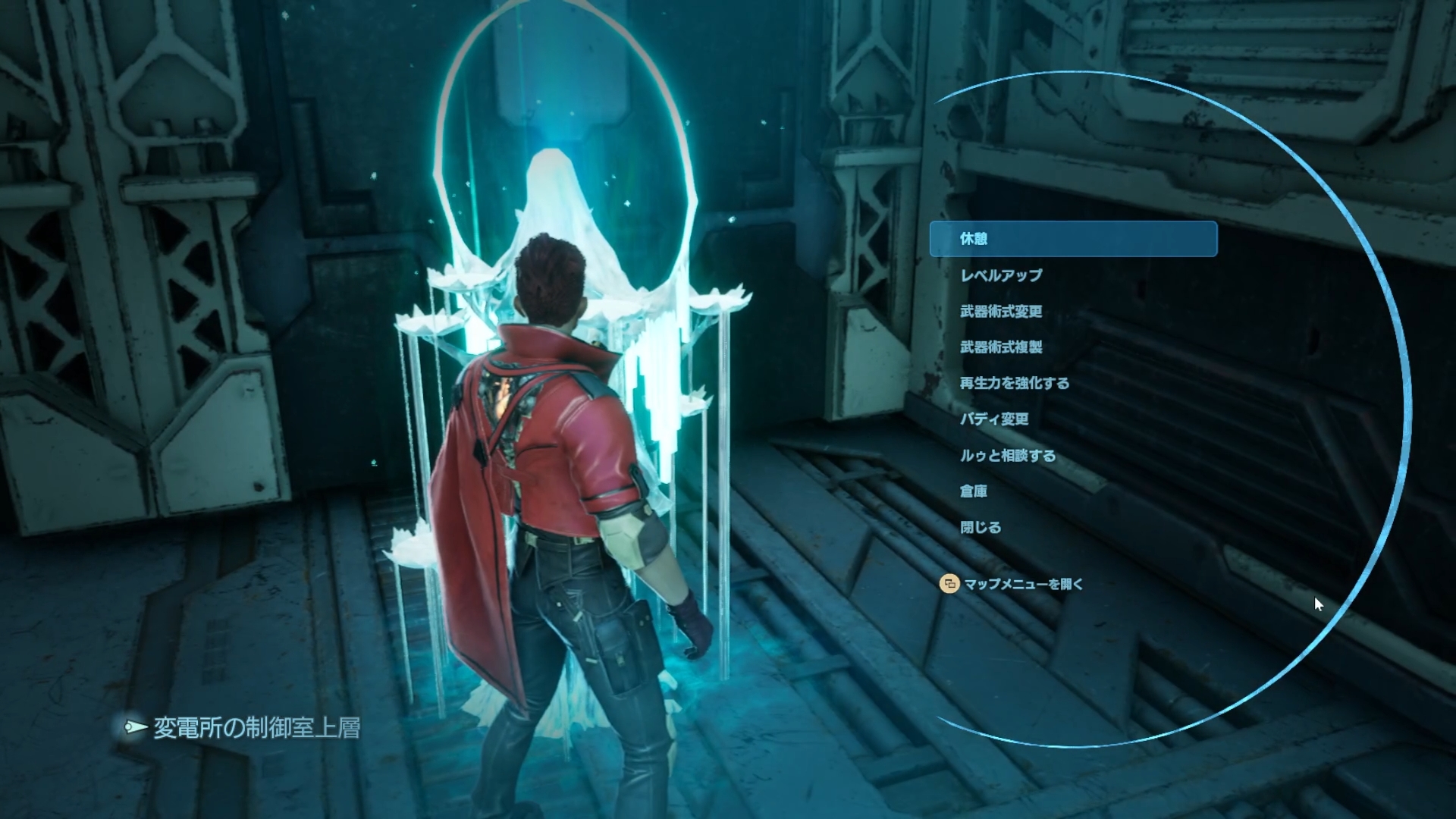Image resolution: width=1456 pixels, height=819 pixels.
Task: Select the 武器術式複製 entry
Action: [1001, 347]
